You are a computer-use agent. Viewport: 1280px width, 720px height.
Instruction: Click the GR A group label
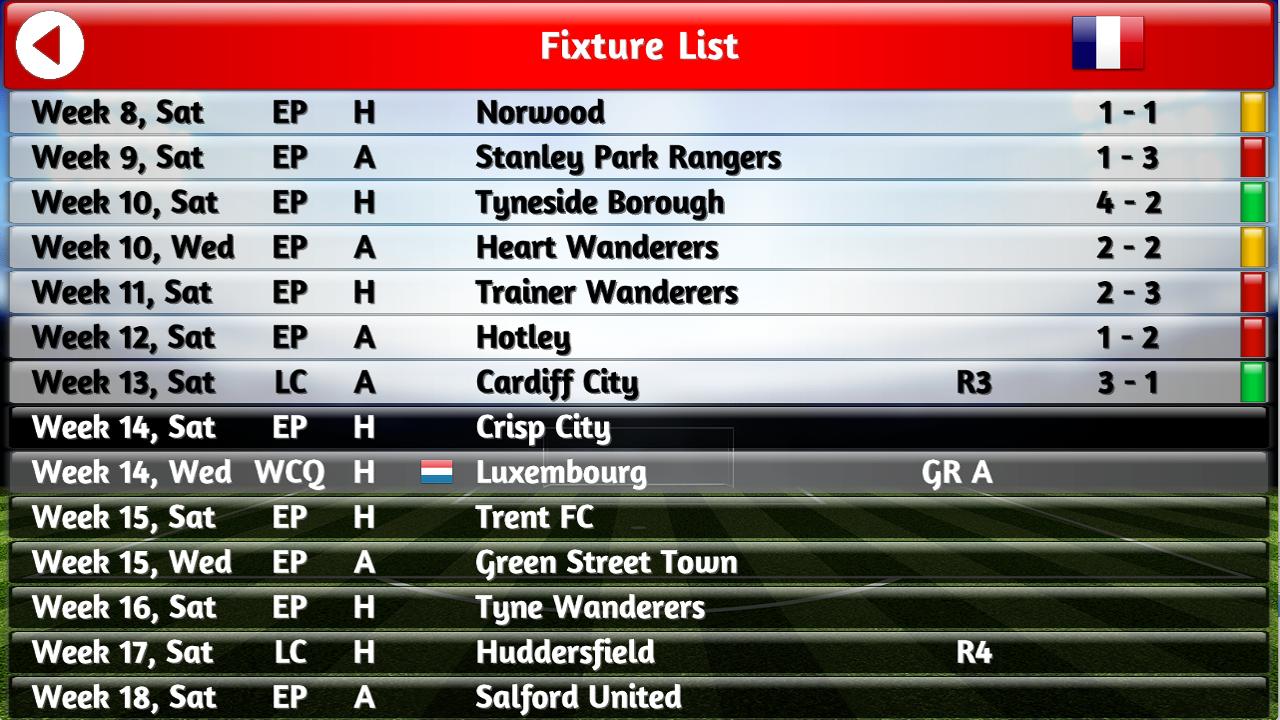(x=955, y=472)
